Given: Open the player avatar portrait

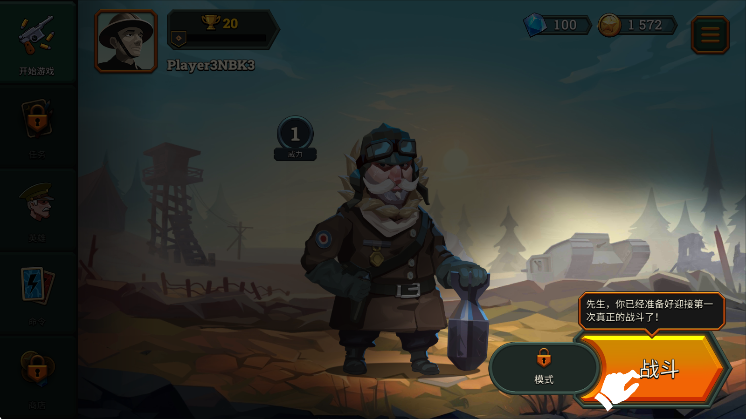Looking at the screenshot, I should tap(126, 41).
